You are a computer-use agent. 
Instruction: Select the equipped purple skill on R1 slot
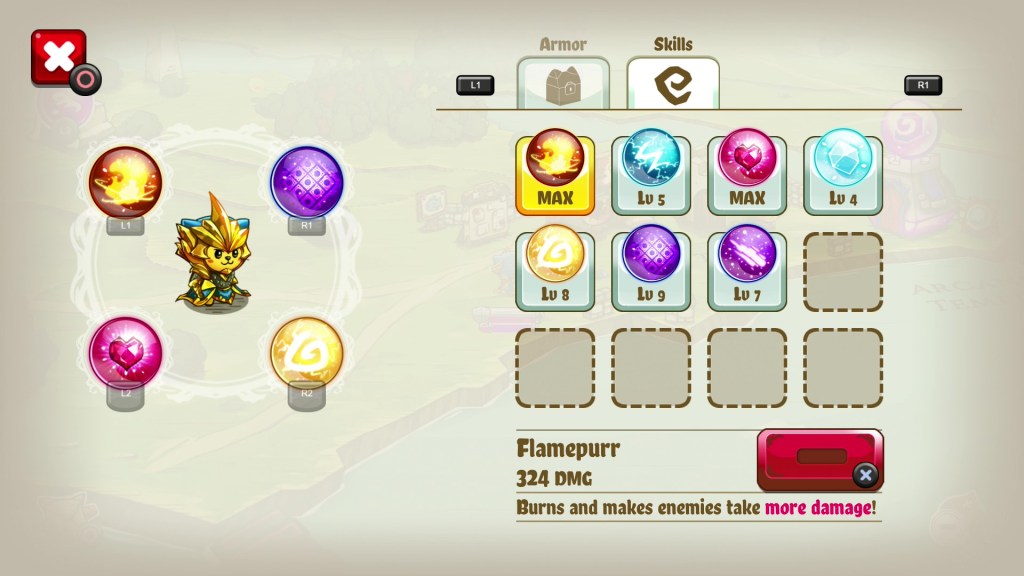(307, 183)
